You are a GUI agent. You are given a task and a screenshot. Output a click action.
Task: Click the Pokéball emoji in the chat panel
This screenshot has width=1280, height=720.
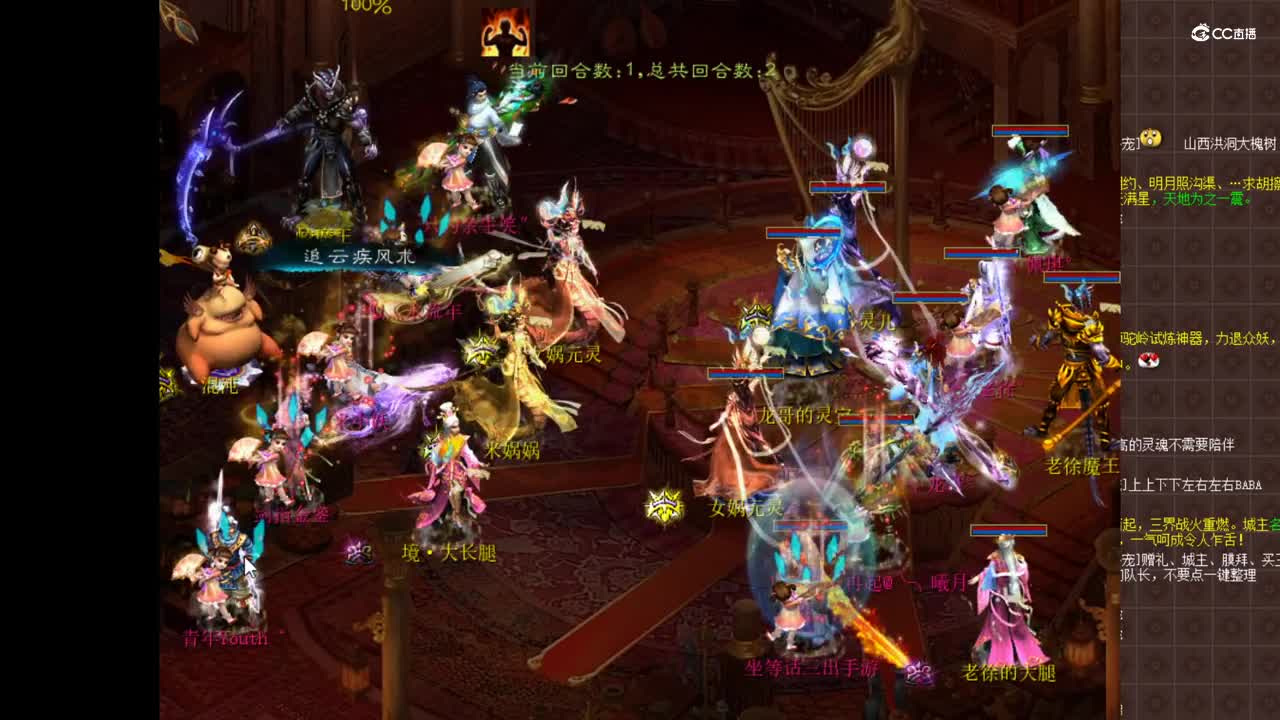tap(1147, 362)
